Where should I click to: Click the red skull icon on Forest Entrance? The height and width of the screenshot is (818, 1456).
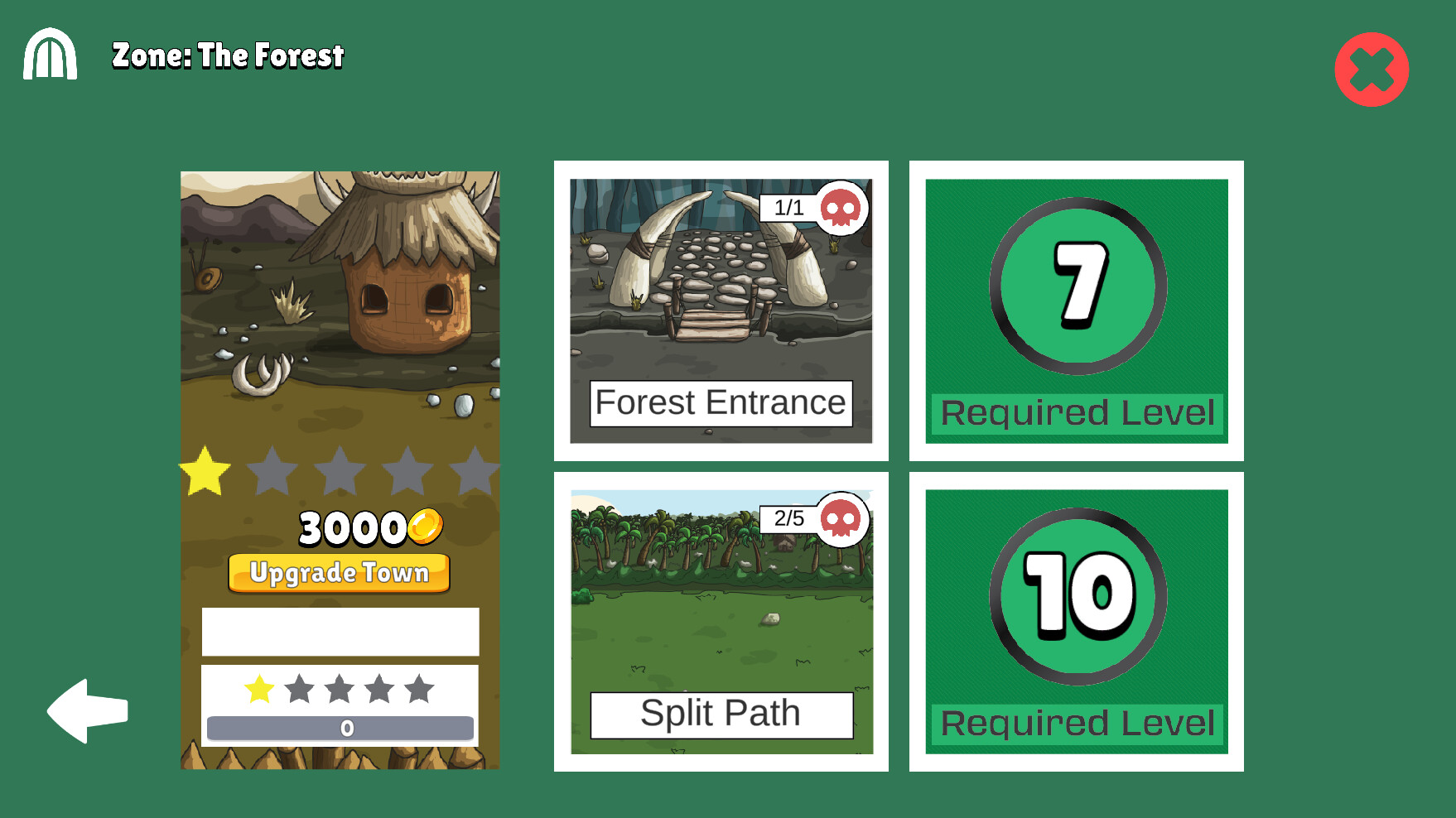(x=841, y=209)
